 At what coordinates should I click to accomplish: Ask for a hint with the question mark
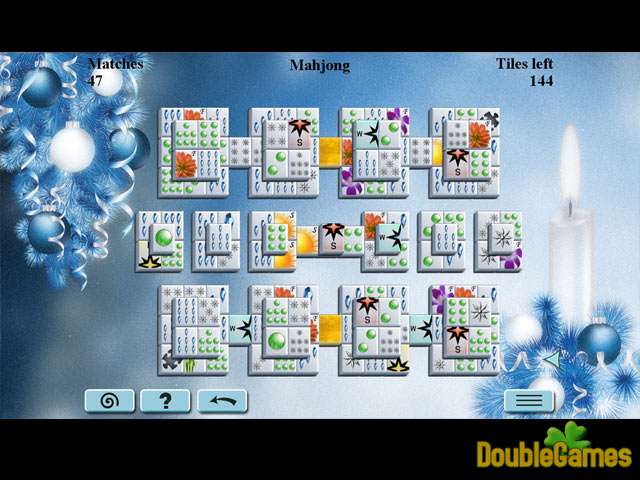coord(165,401)
